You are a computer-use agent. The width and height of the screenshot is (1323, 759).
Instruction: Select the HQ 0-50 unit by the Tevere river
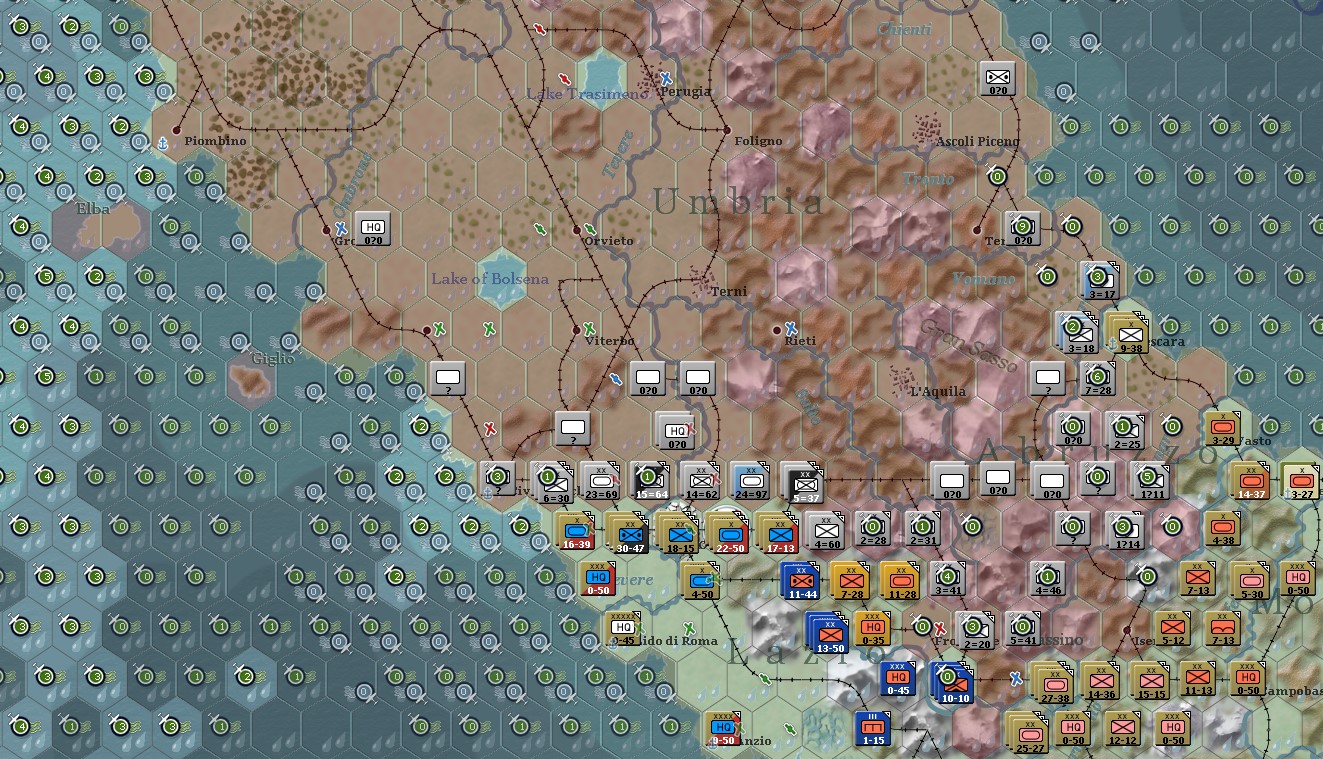point(597,578)
